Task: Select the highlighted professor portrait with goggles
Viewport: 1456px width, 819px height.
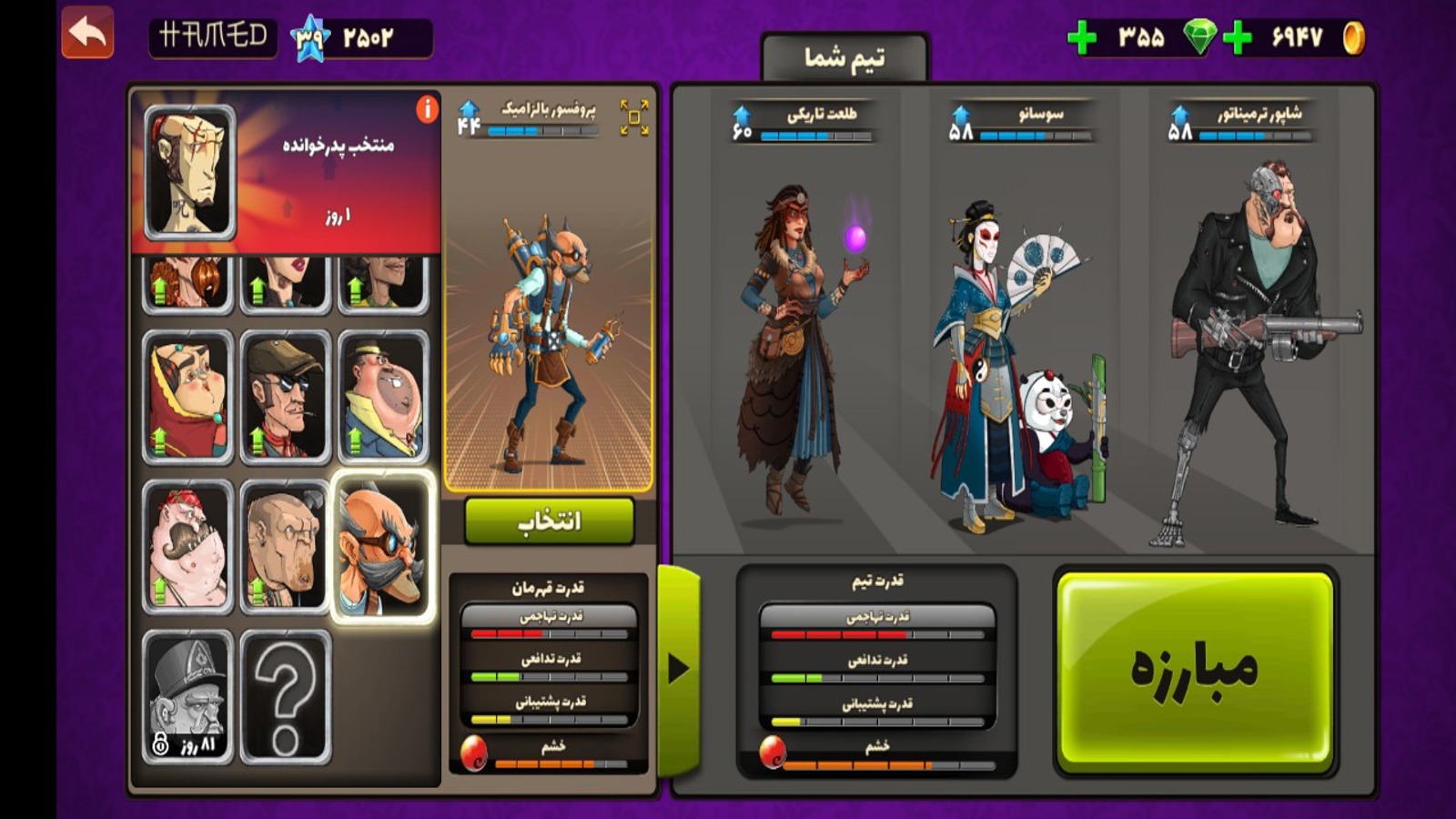Action: 383,546
